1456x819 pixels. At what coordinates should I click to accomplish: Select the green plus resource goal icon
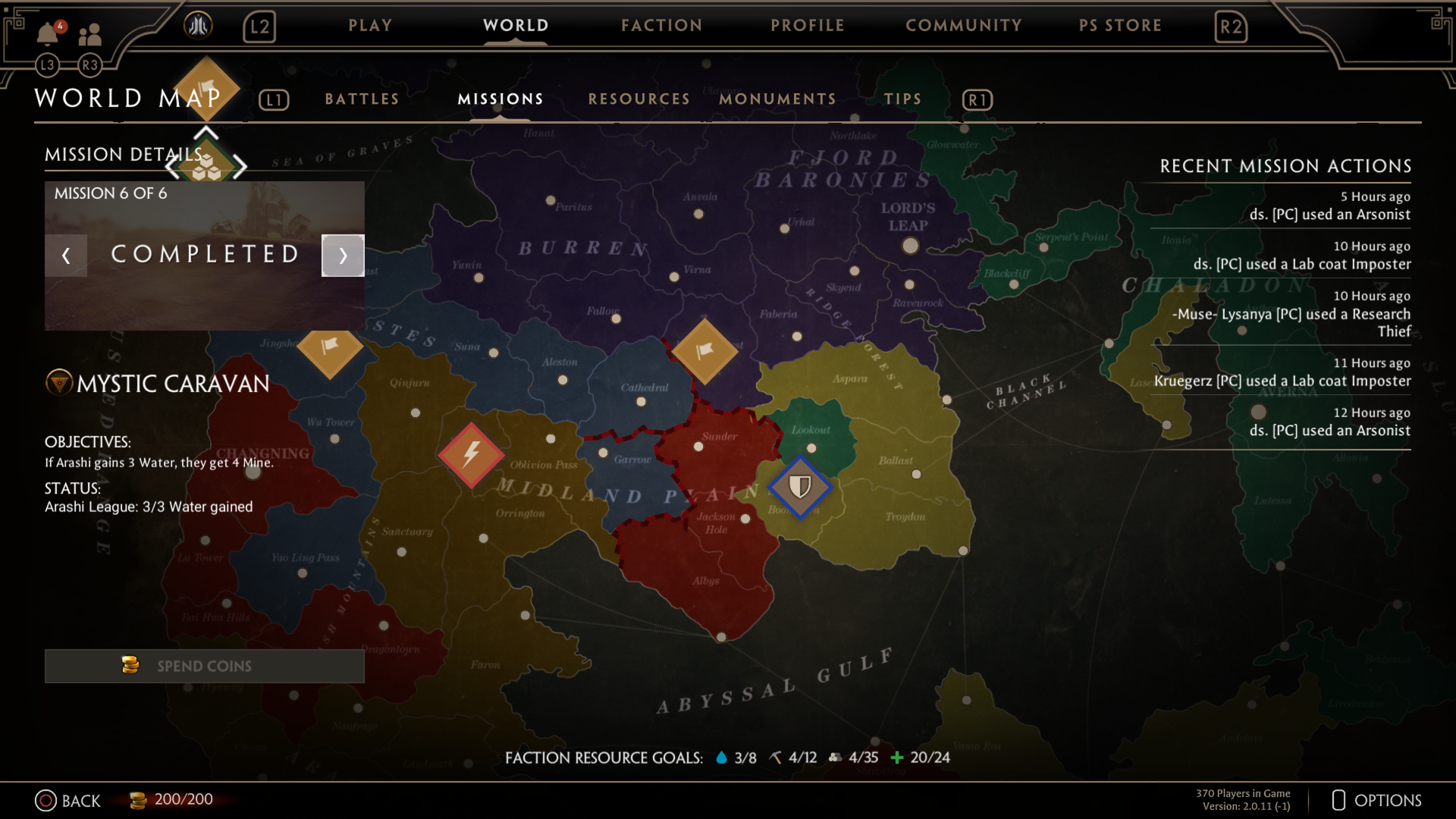click(x=898, y=757)
